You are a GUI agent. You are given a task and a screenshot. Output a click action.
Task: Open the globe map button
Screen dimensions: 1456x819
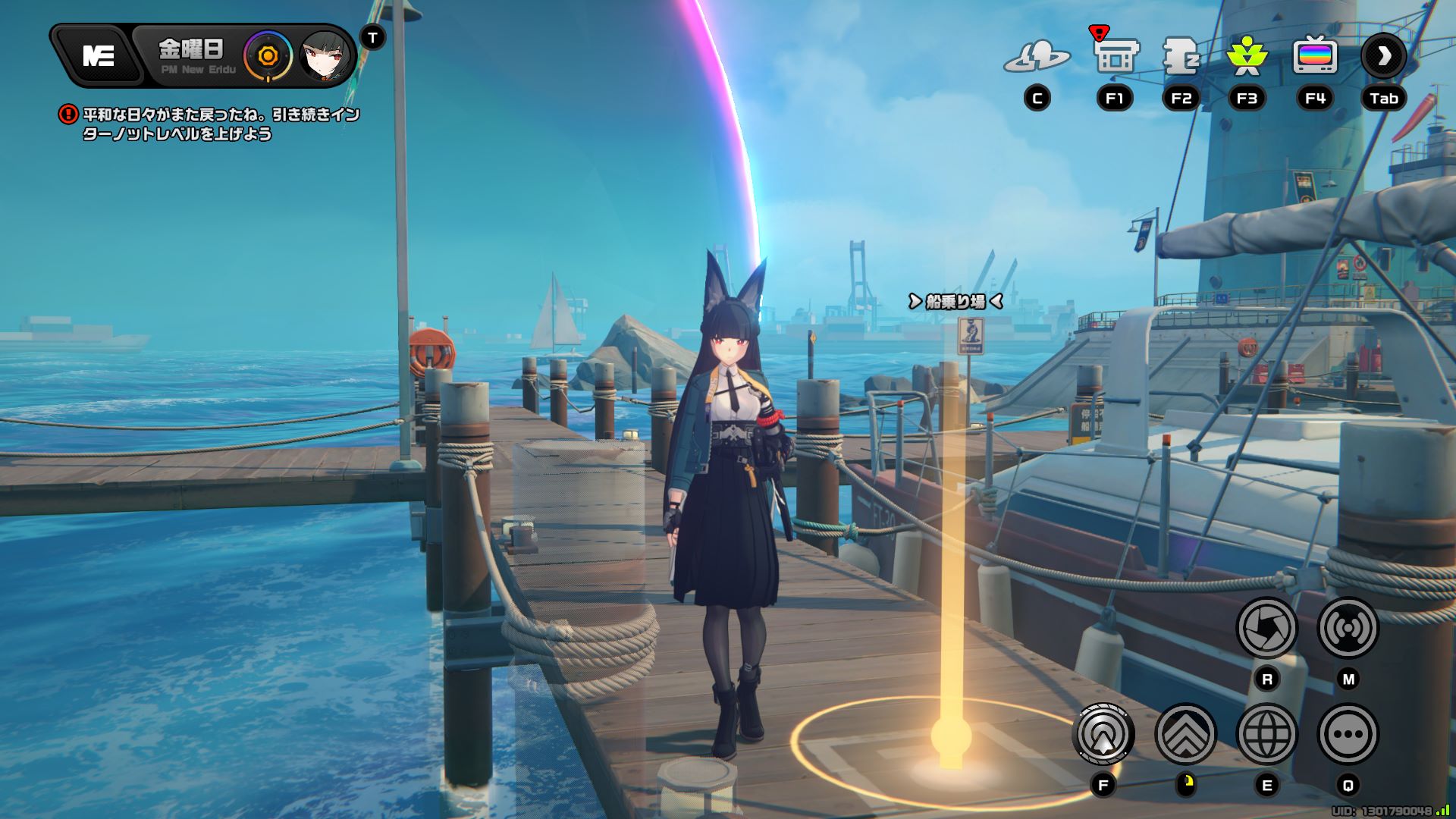(x=1266, y=734)
